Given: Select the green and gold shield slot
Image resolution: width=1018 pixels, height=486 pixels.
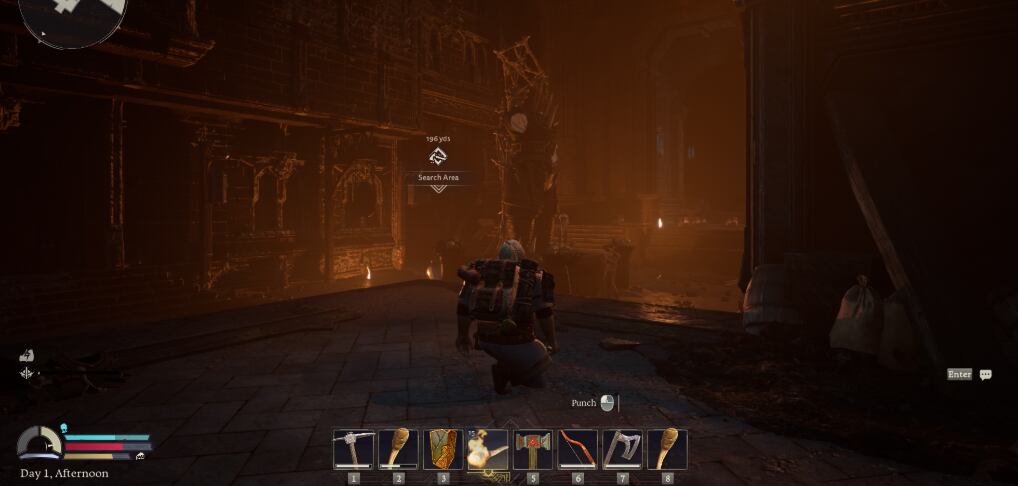Looking at the screenshot, I should [443, 449].
